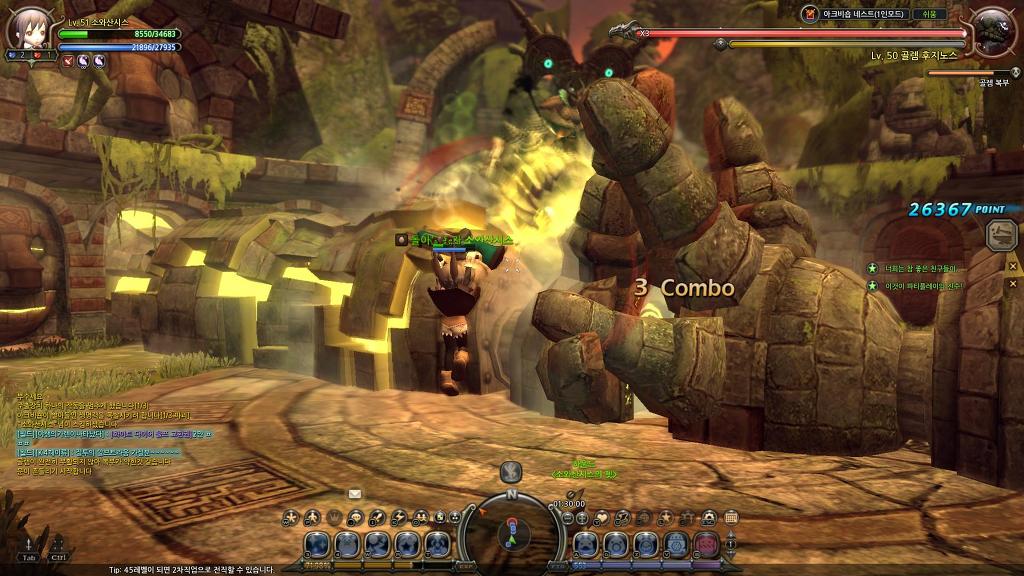Click the quick slot page switch arrows

731,544
